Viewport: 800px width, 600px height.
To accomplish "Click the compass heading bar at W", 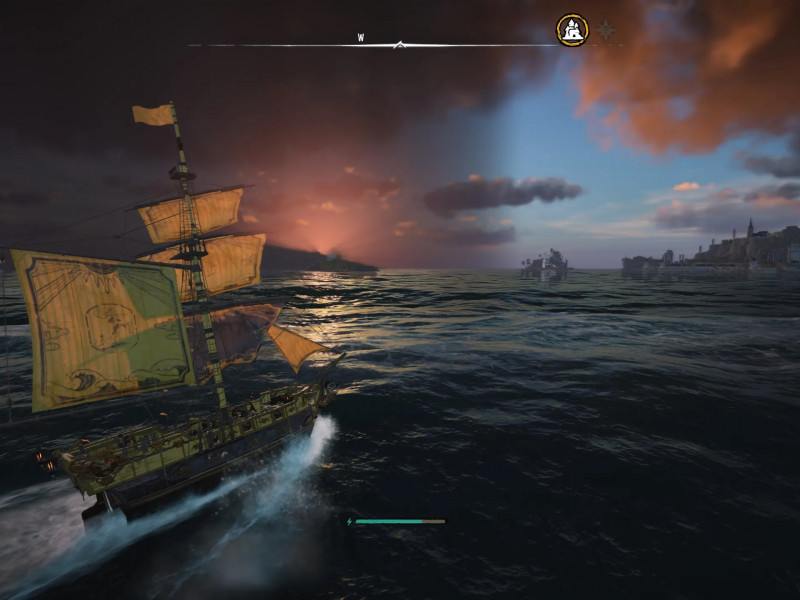I will click(361, 39).
